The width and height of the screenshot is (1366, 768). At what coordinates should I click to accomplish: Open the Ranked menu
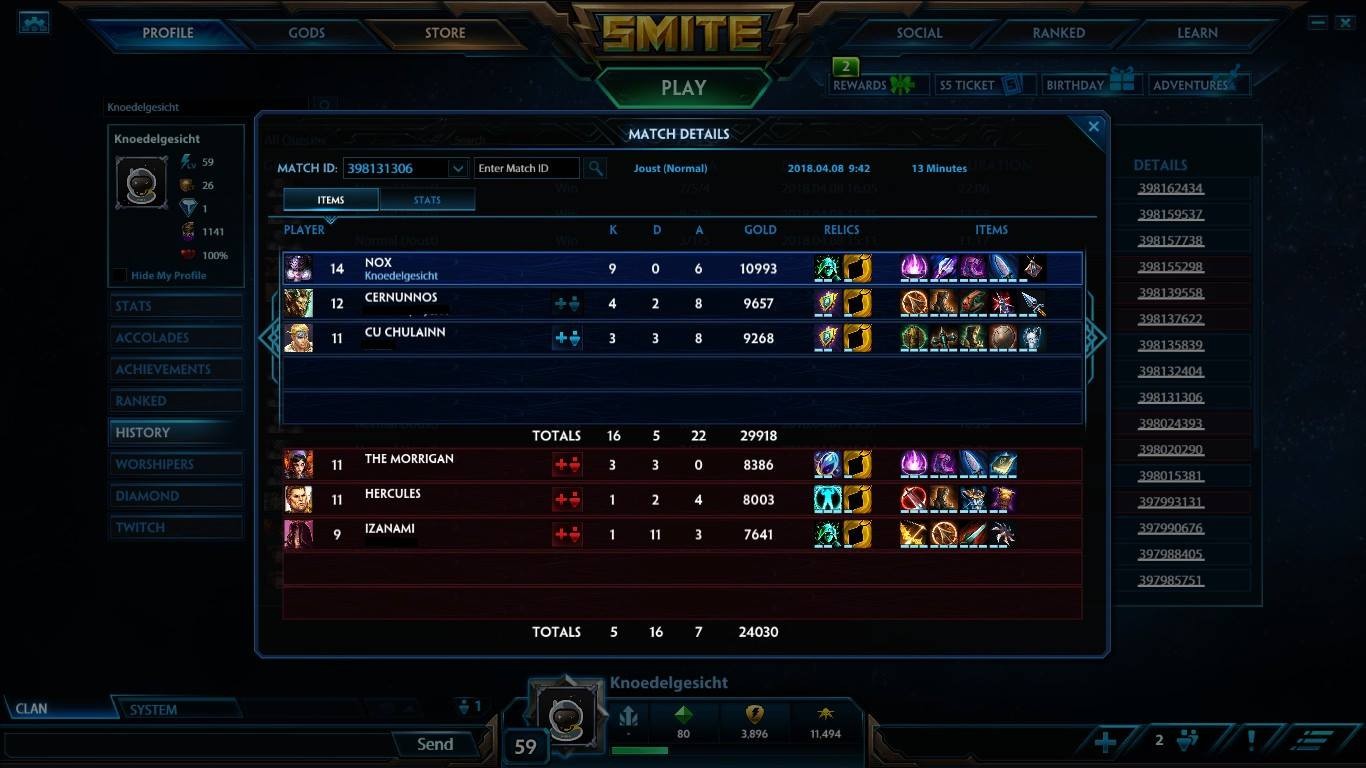pos(1058,33)
